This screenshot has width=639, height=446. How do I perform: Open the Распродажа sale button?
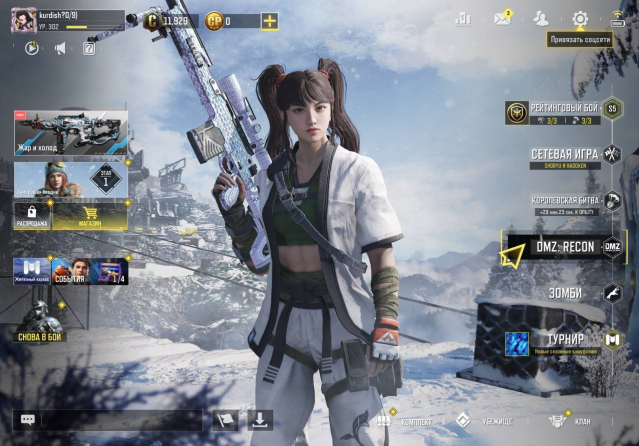(32, 213)
